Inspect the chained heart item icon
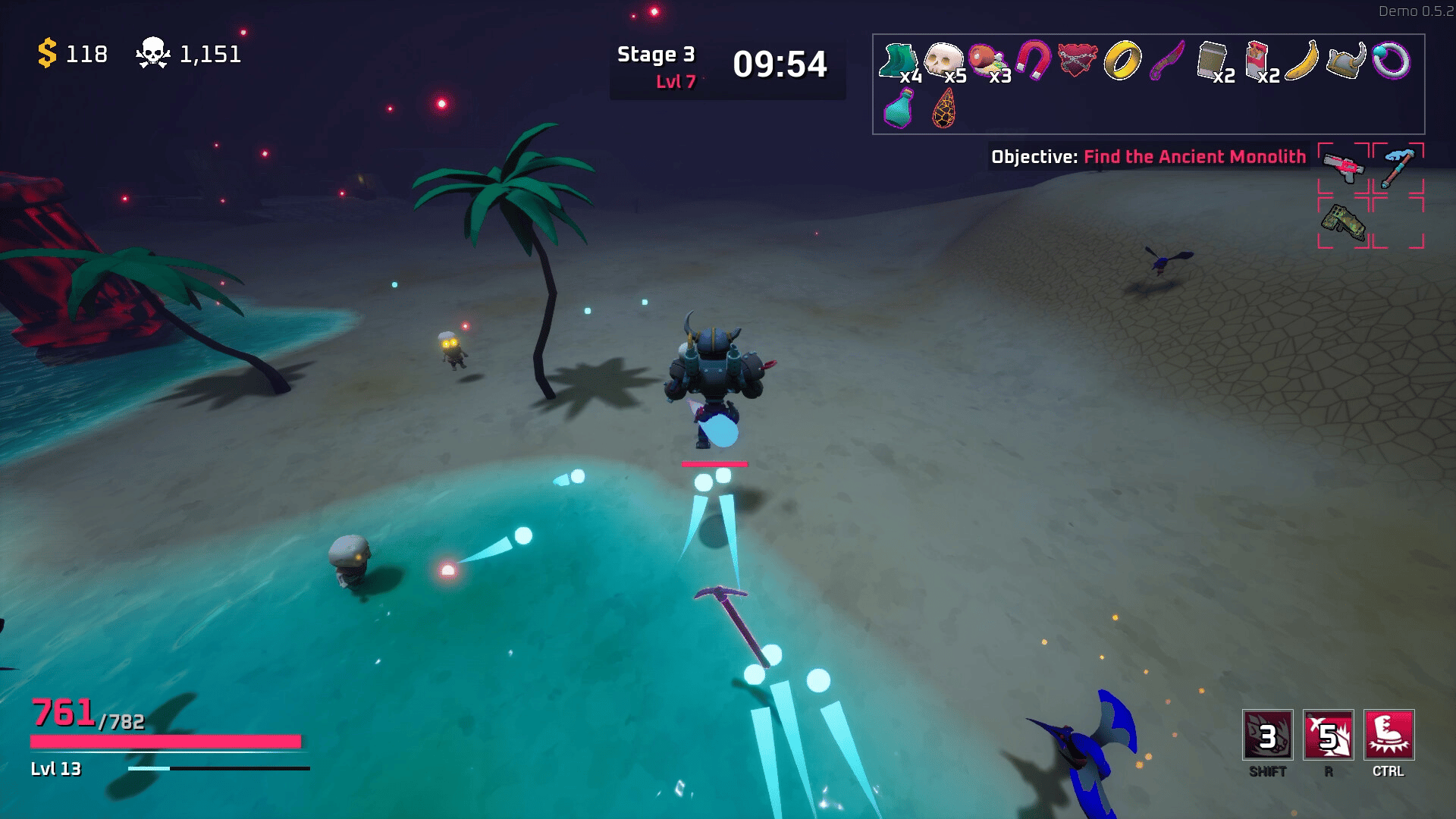This screenshot has width=1456, height=819. [x=1077, y=61]
